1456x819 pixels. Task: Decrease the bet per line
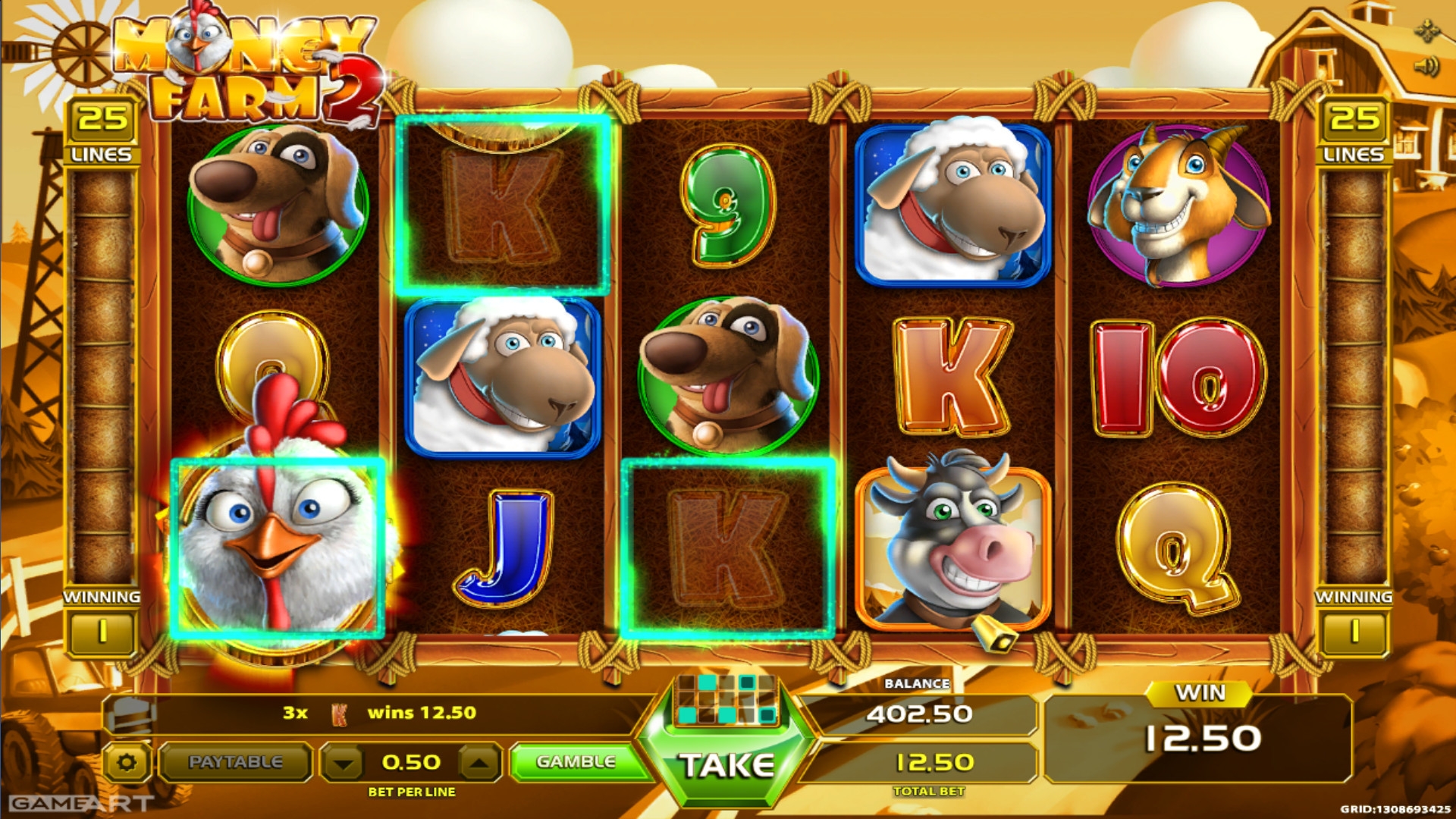click(344, 763)
